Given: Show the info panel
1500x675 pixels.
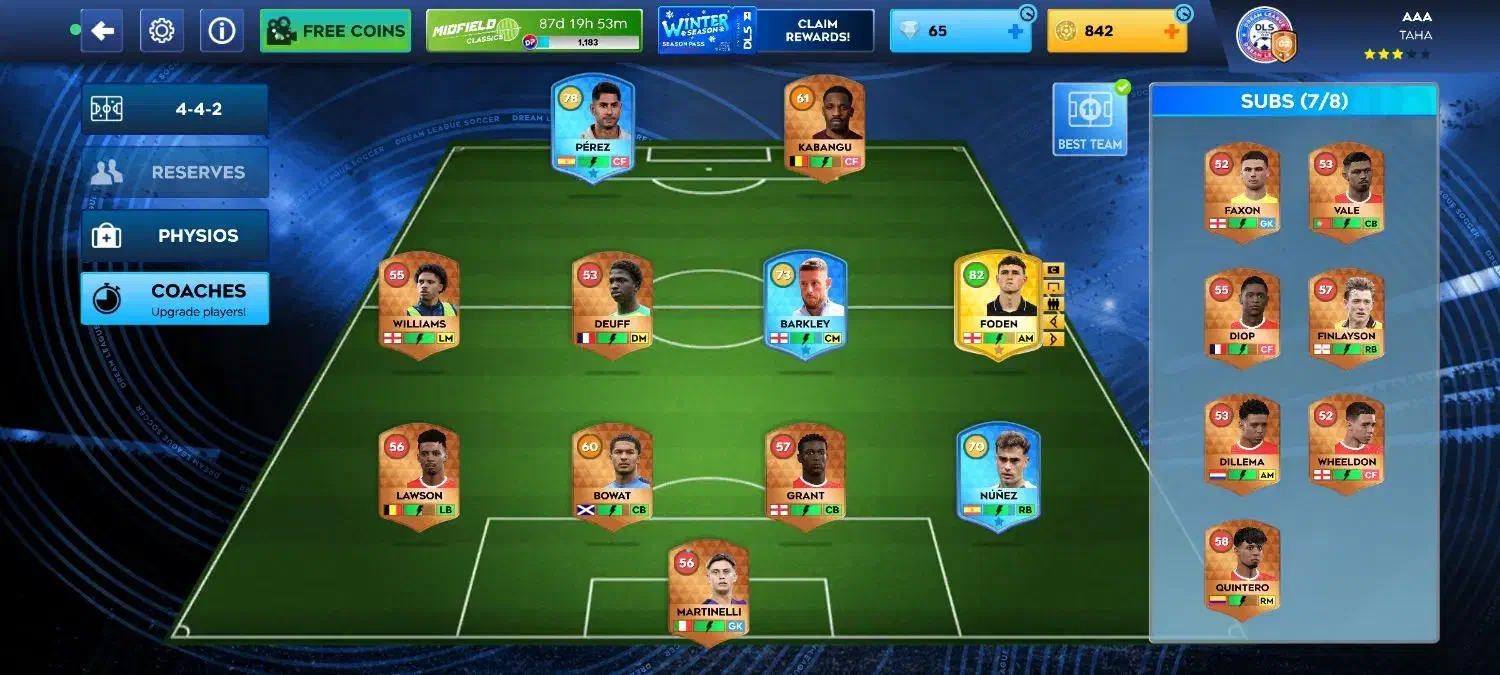Looking at the screenshot, I should pyautogui.click(x=221, y=31).
